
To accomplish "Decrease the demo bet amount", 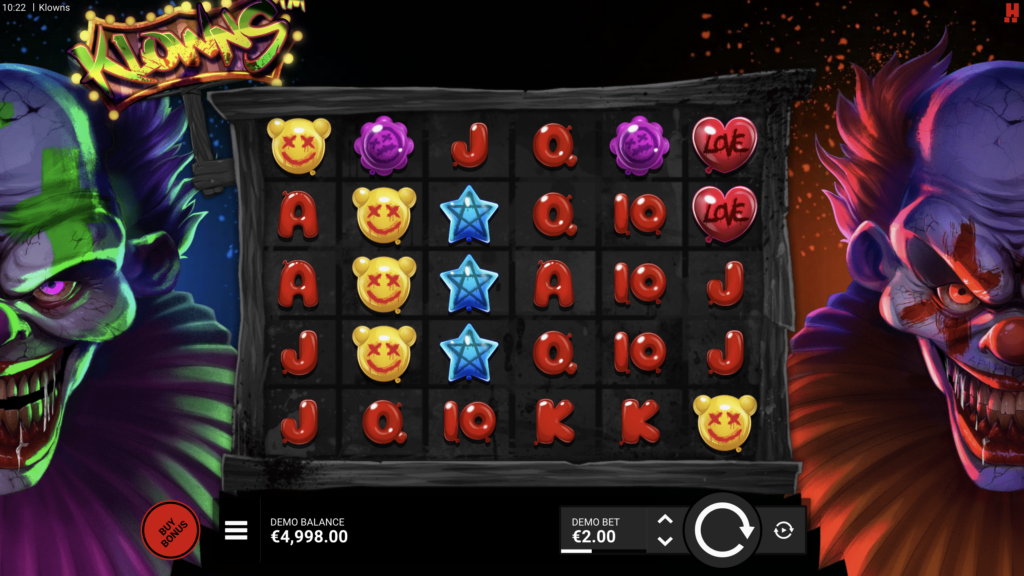I will coord(665,541).
